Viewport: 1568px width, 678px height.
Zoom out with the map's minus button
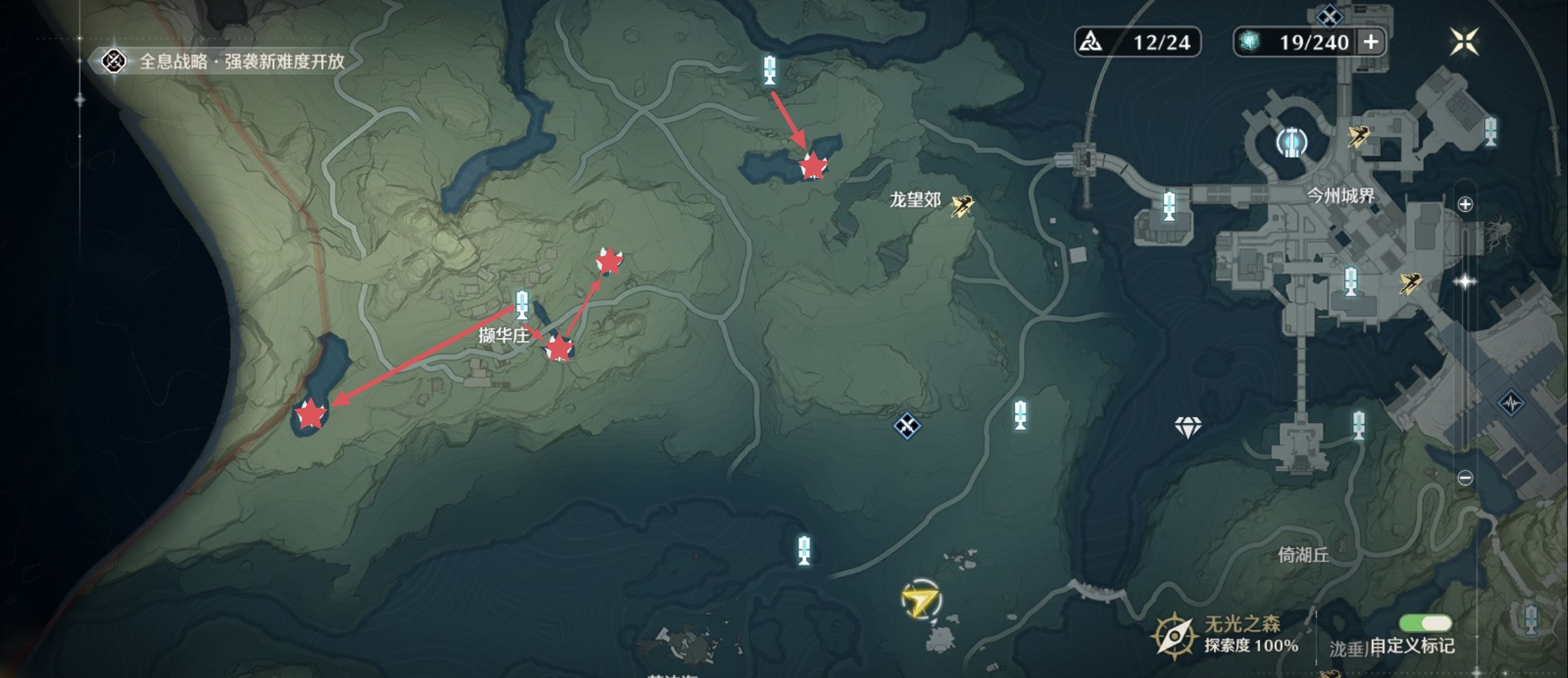(x=1465, y=478)
